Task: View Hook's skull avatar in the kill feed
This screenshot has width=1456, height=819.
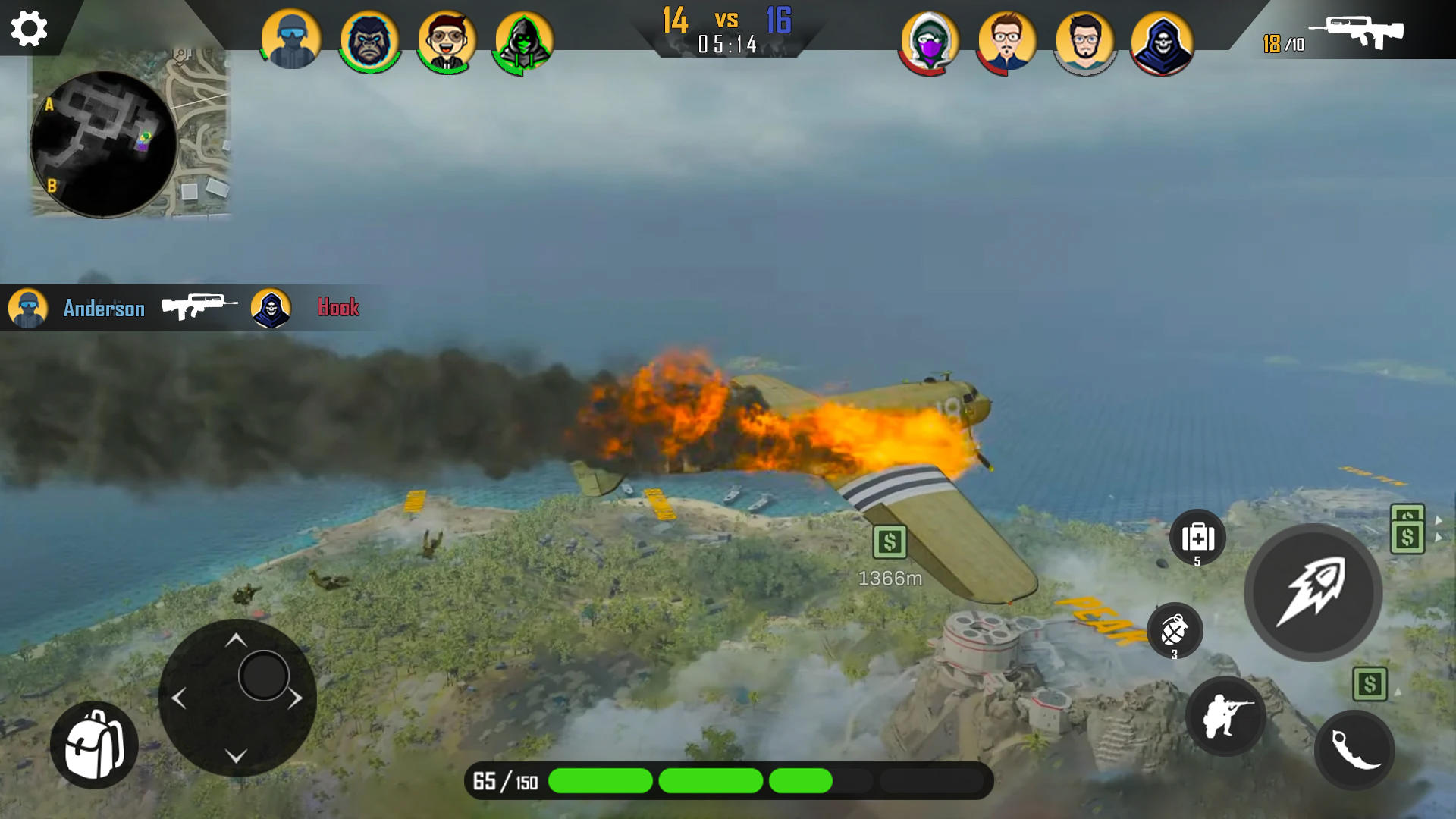Action: click(x=271, y=308)
